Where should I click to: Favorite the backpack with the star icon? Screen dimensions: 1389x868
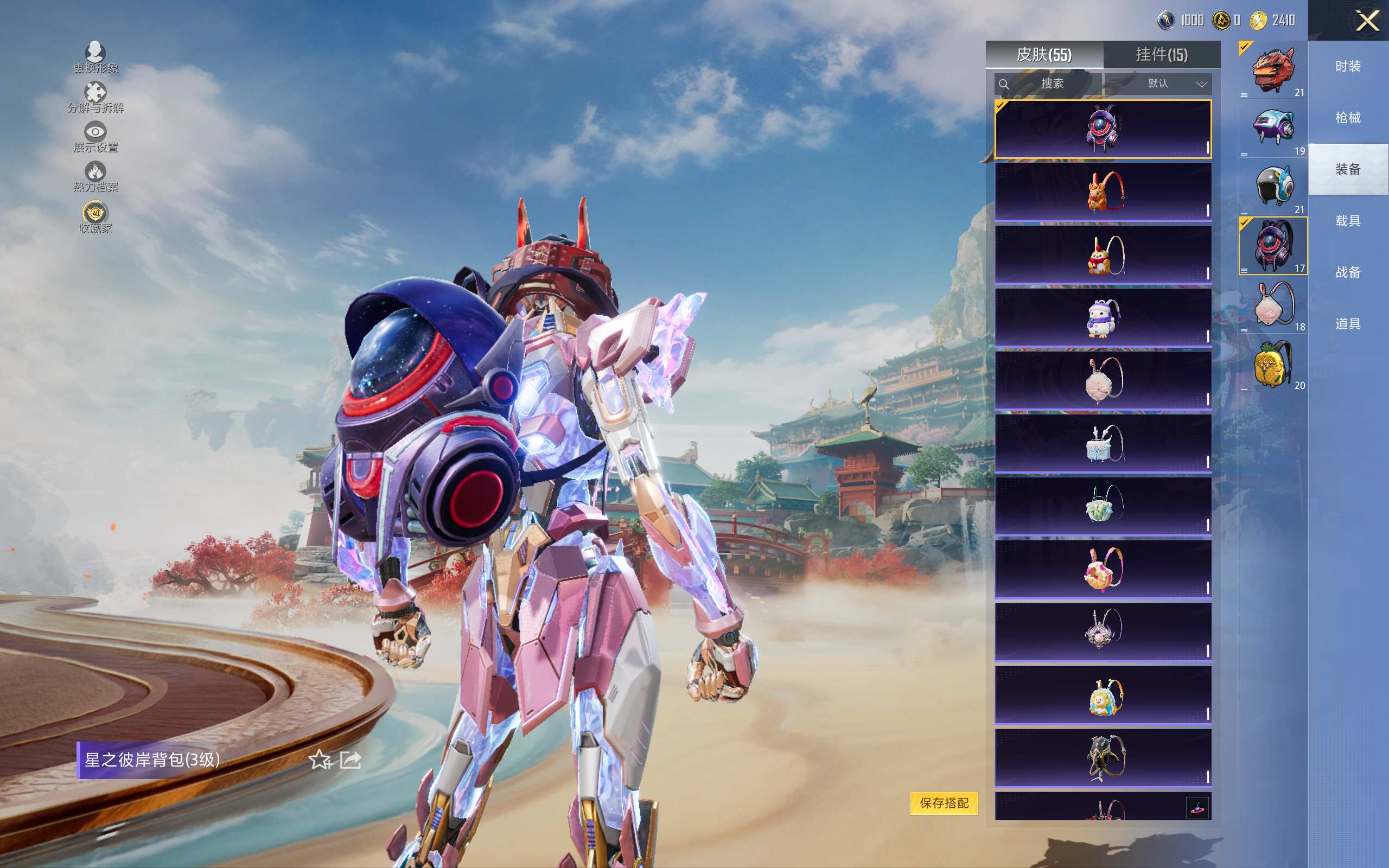click(320, 760)
